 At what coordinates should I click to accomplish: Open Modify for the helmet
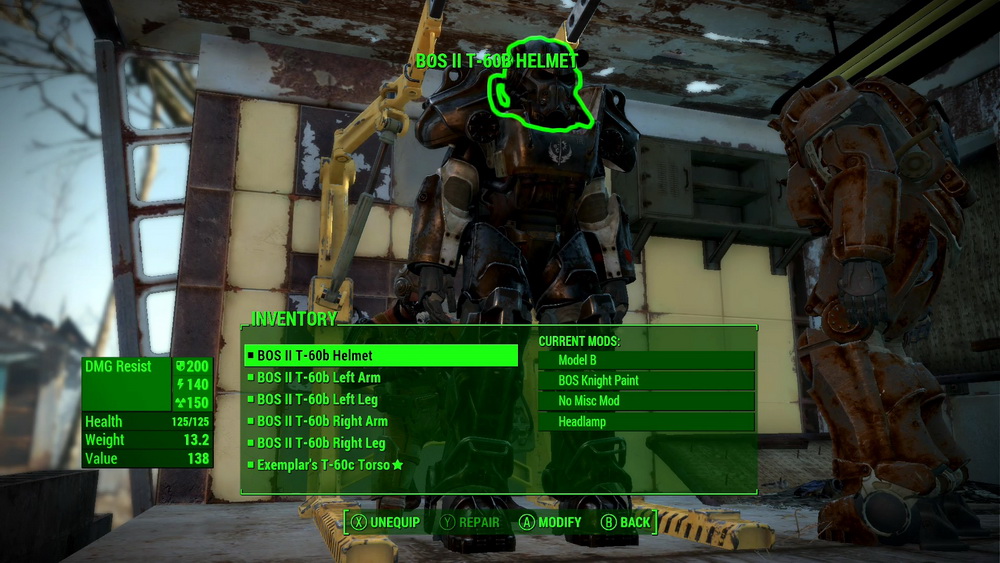click(550, 522)
